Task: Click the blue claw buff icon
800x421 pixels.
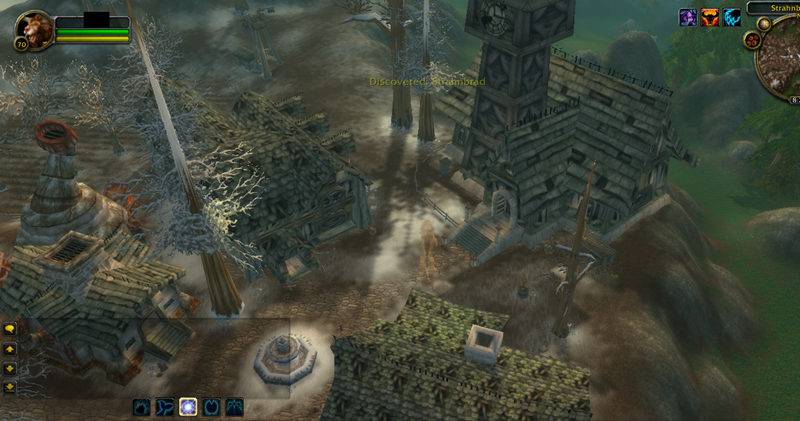Action: pyautogui.click(x=733, y=17)
